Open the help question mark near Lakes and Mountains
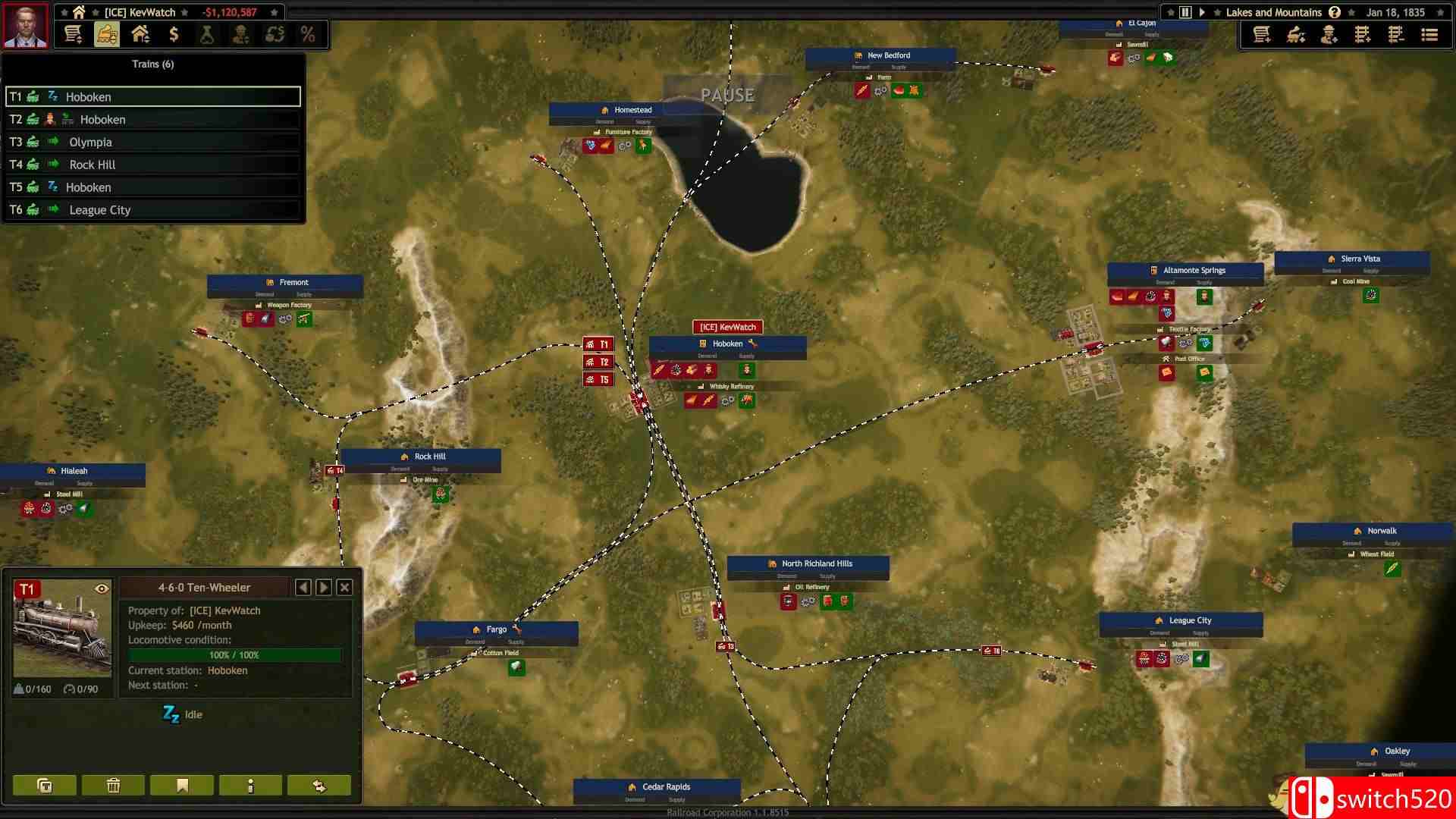Image resolution: width=1456 pixels, height=819 pixels. click(x=1333, y=12)
